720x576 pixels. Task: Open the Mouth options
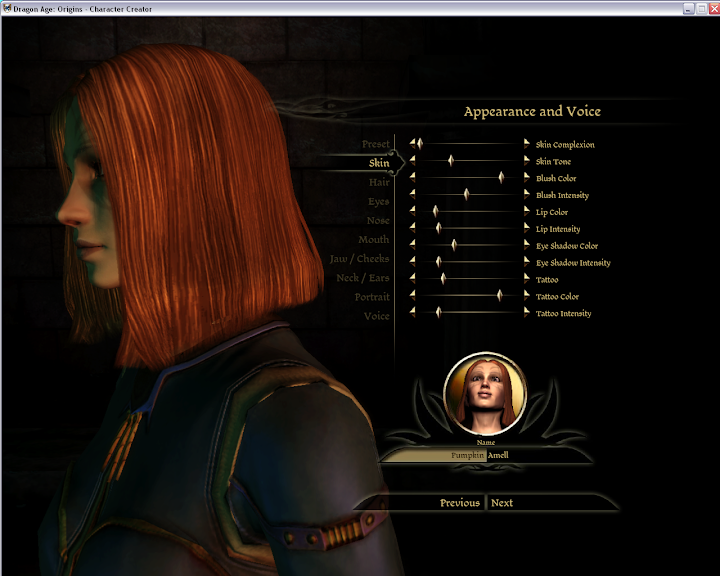pyautogui.click(x=374, y=240)
